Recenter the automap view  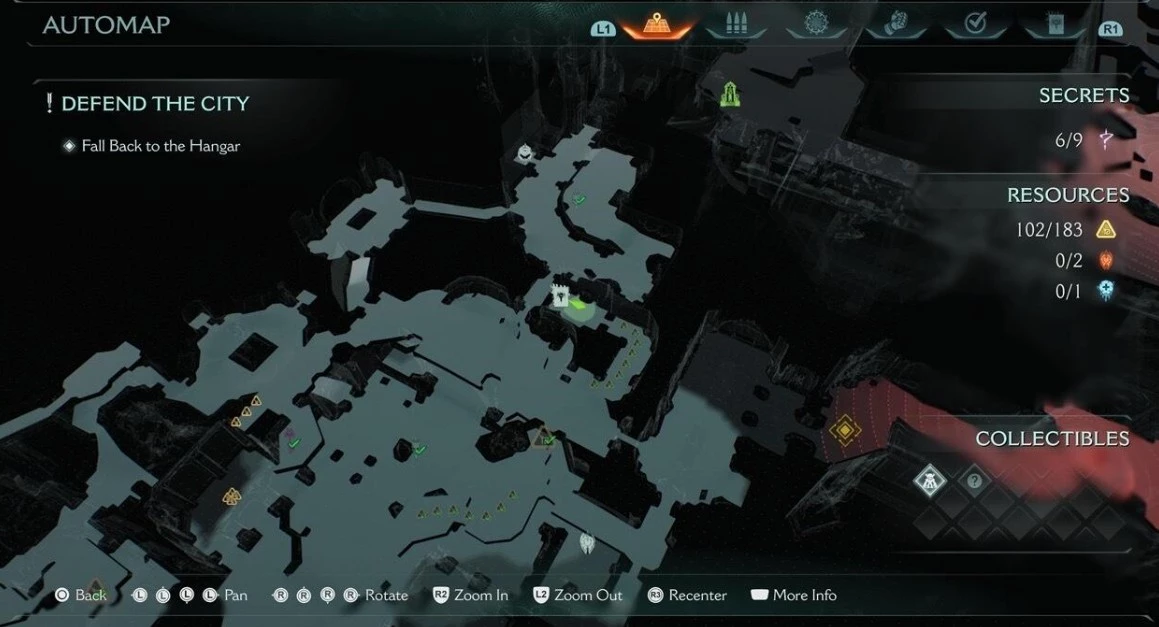coord(687,595)
